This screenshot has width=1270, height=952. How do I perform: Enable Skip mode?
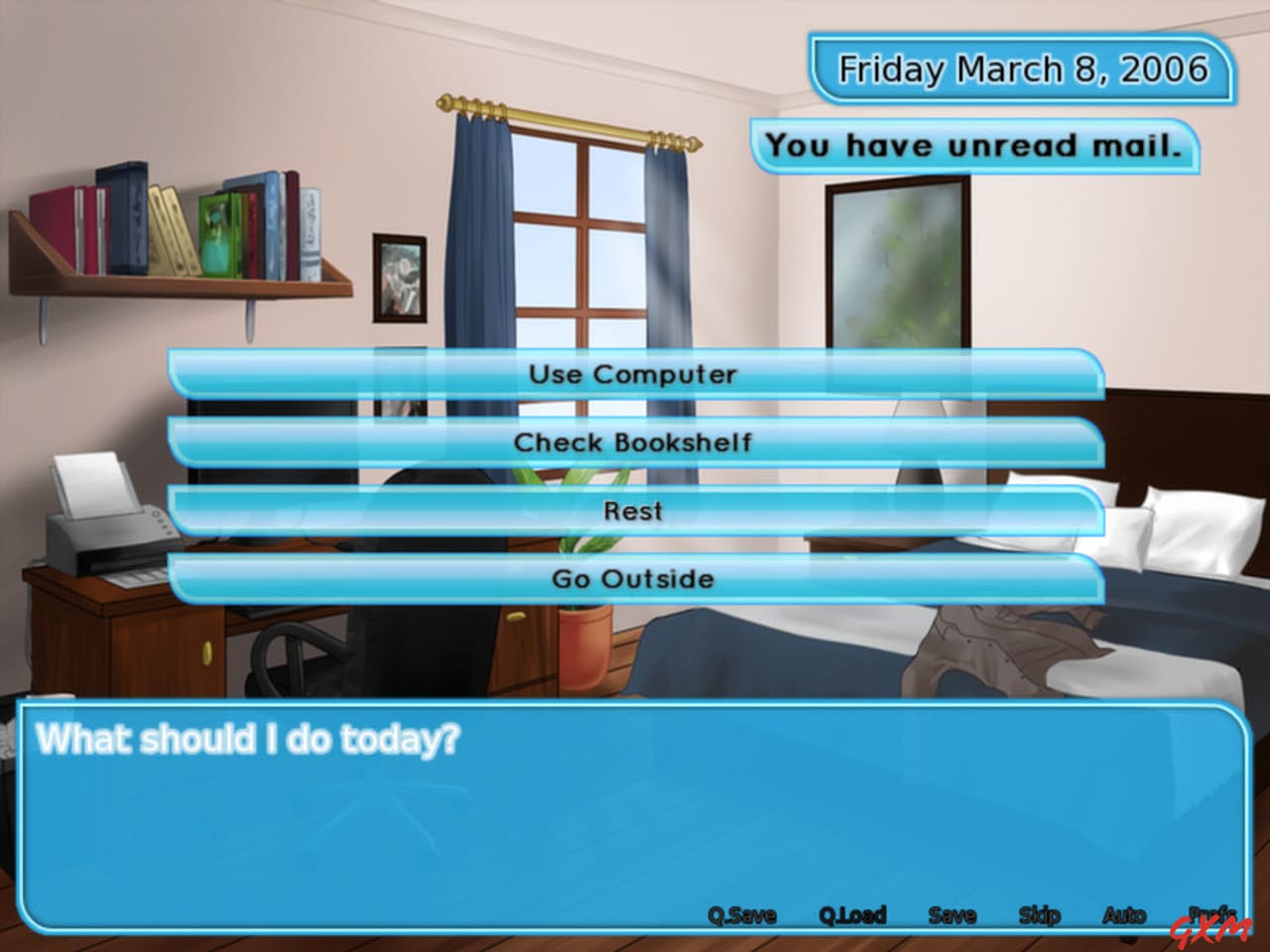pos(1041,915)
